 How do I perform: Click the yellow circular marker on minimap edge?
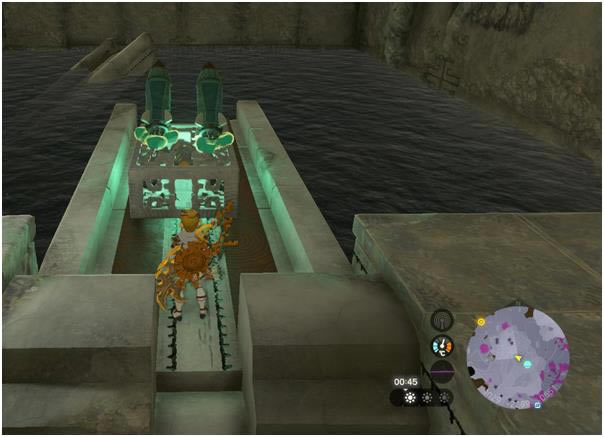click(x=481, y=322)
